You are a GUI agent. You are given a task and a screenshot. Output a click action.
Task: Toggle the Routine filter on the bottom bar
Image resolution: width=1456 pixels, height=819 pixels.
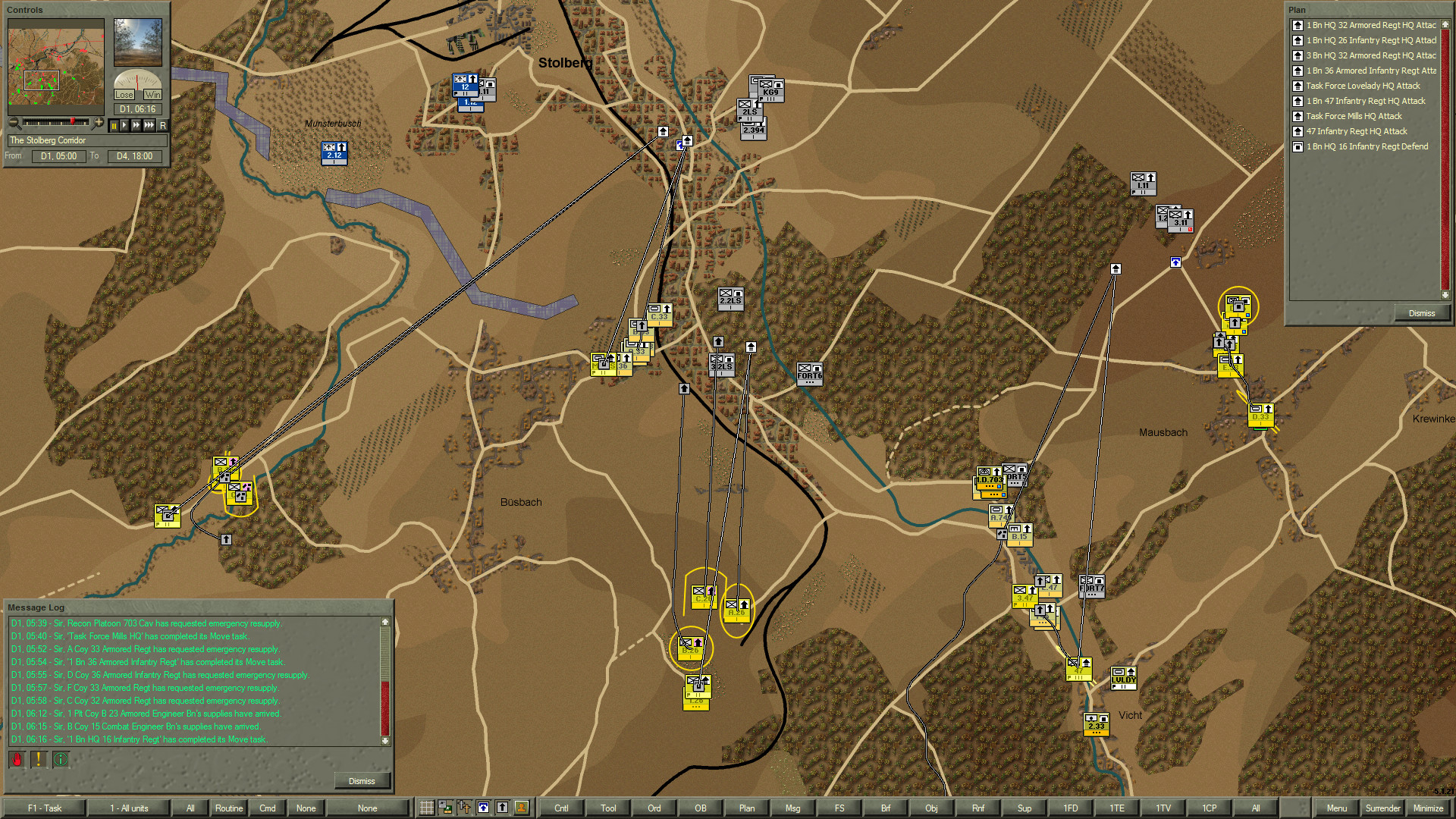pyautogui.click(x=228, y=808)
